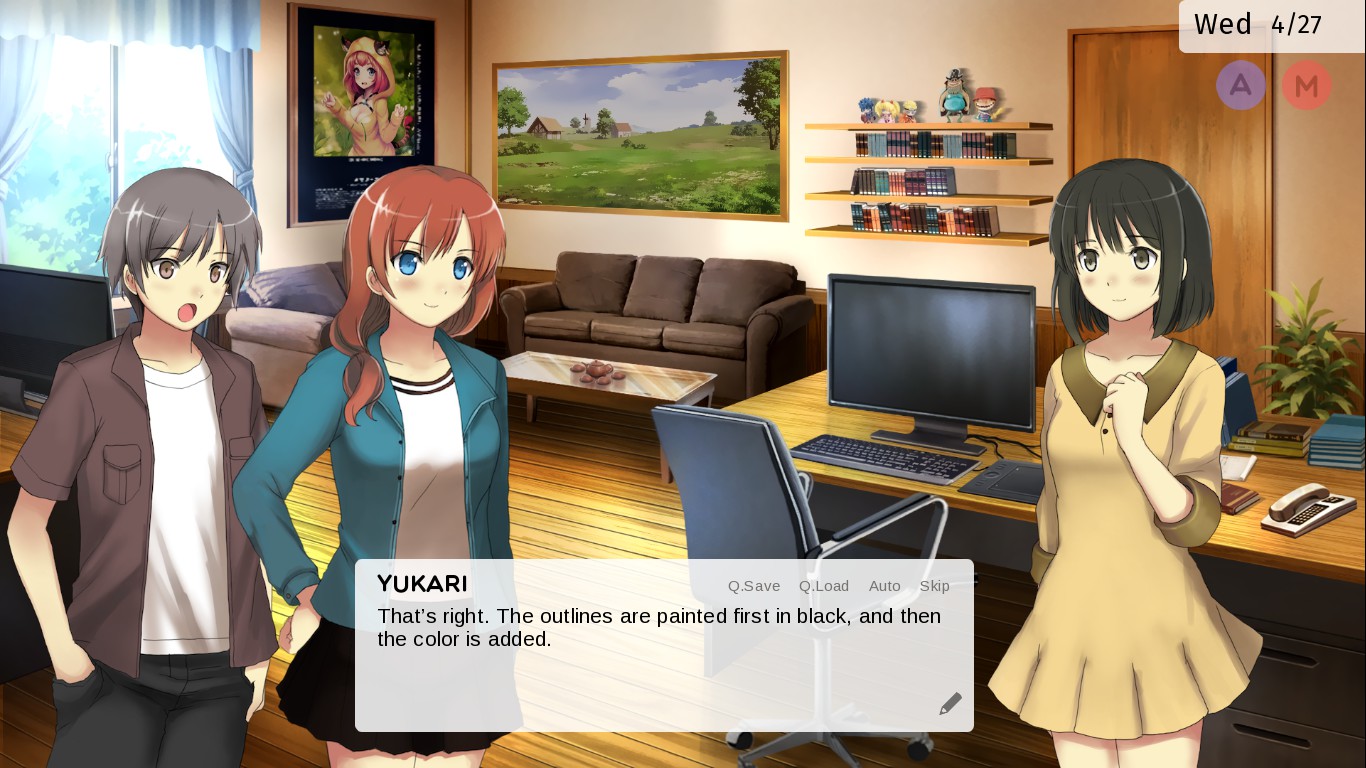Viewport: 1366px width, 768px height.
Task: Click the landscape painting on the wall
Action: [x=638, y=134]
